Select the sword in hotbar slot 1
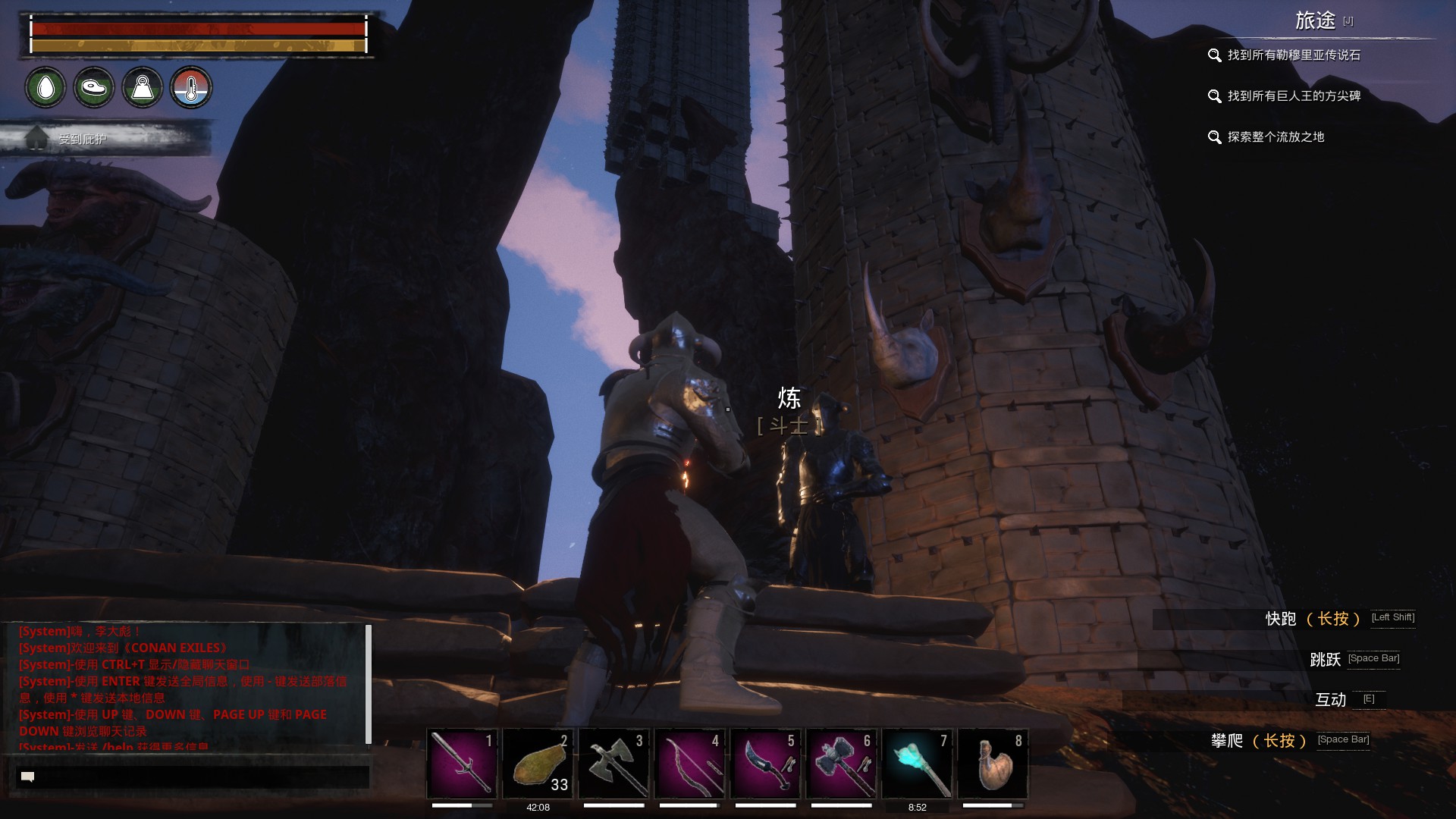This screenshot has height=819, width=1456. 463,764
